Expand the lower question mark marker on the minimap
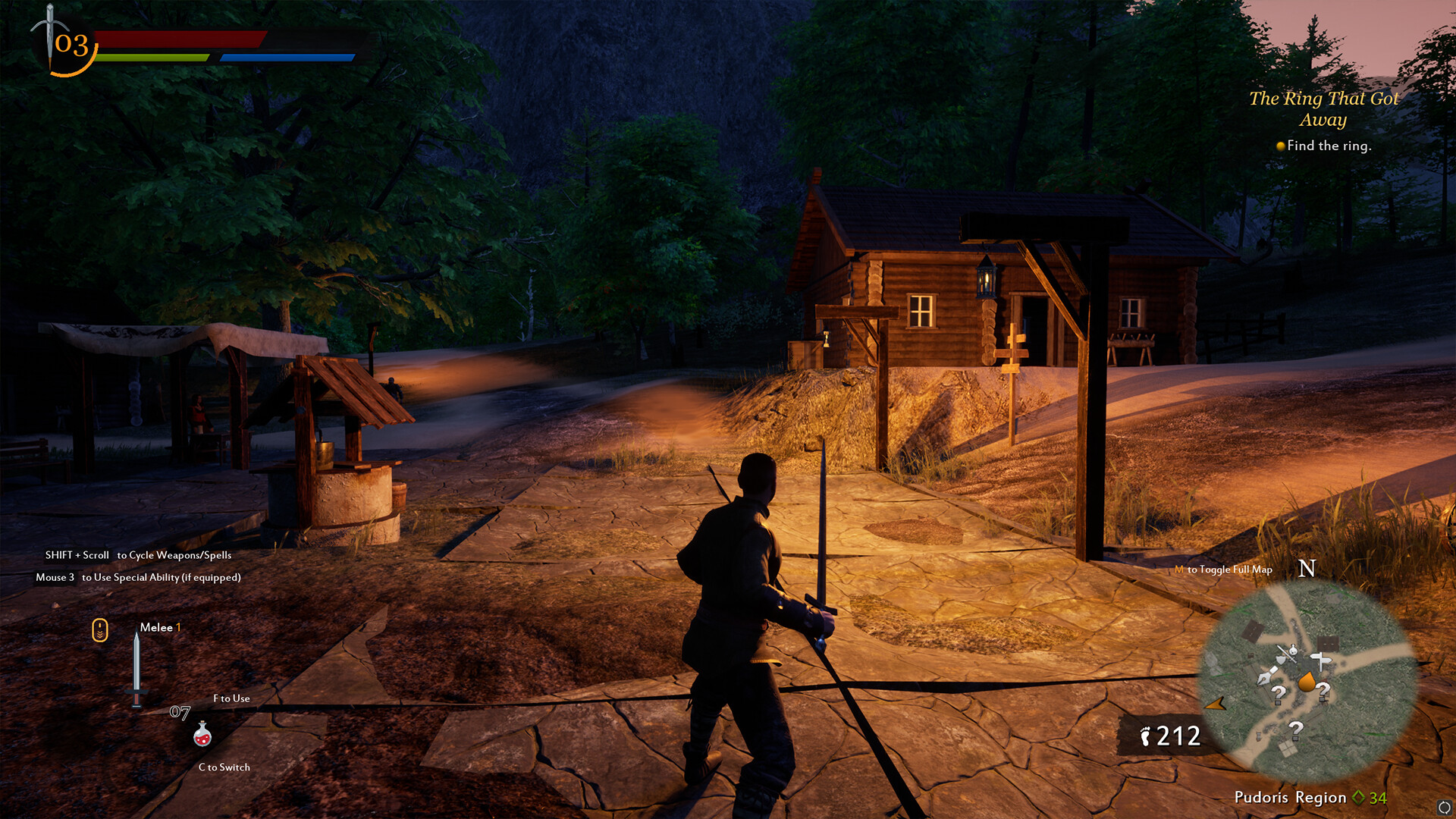Screen dimensions: 1456x819 tap(1296, 729)
